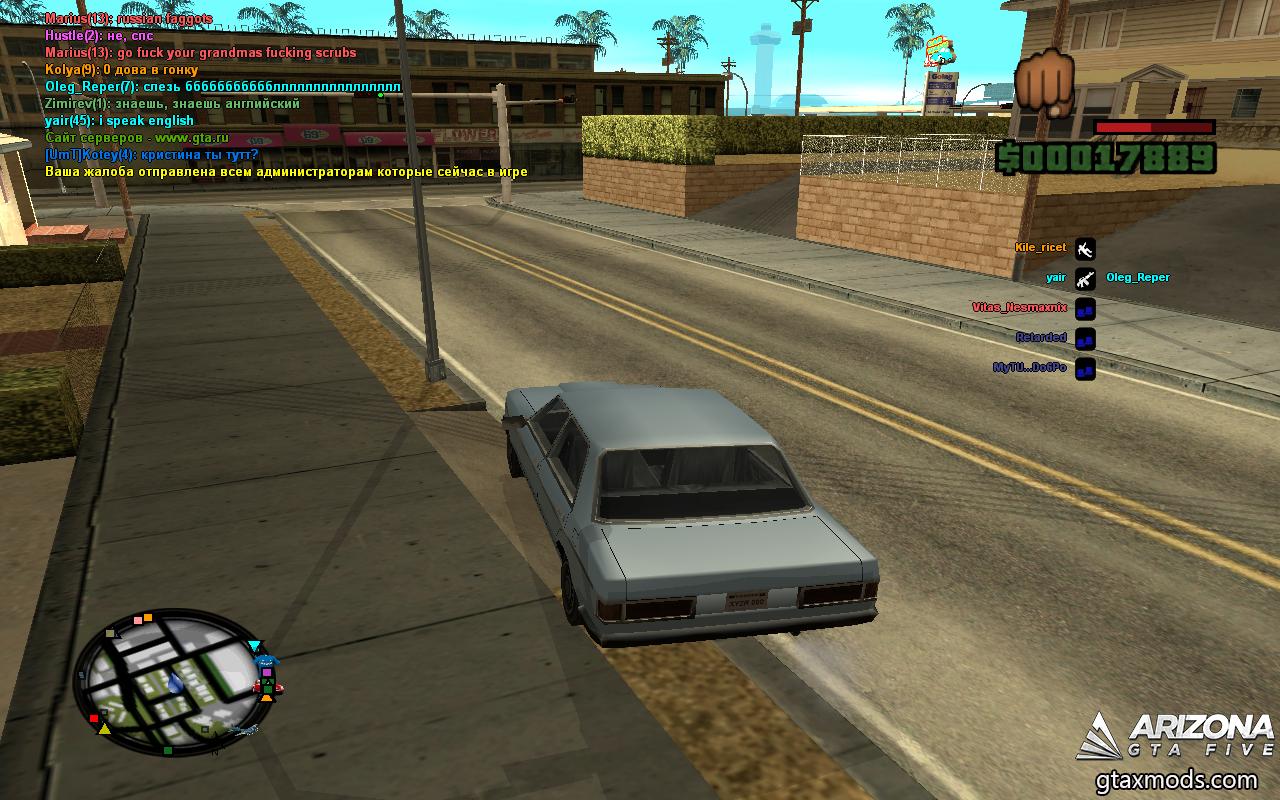Click the airplane blip on the radar
The width and height of the screenshot is (1280, 800).
click(x=243, y=731)
